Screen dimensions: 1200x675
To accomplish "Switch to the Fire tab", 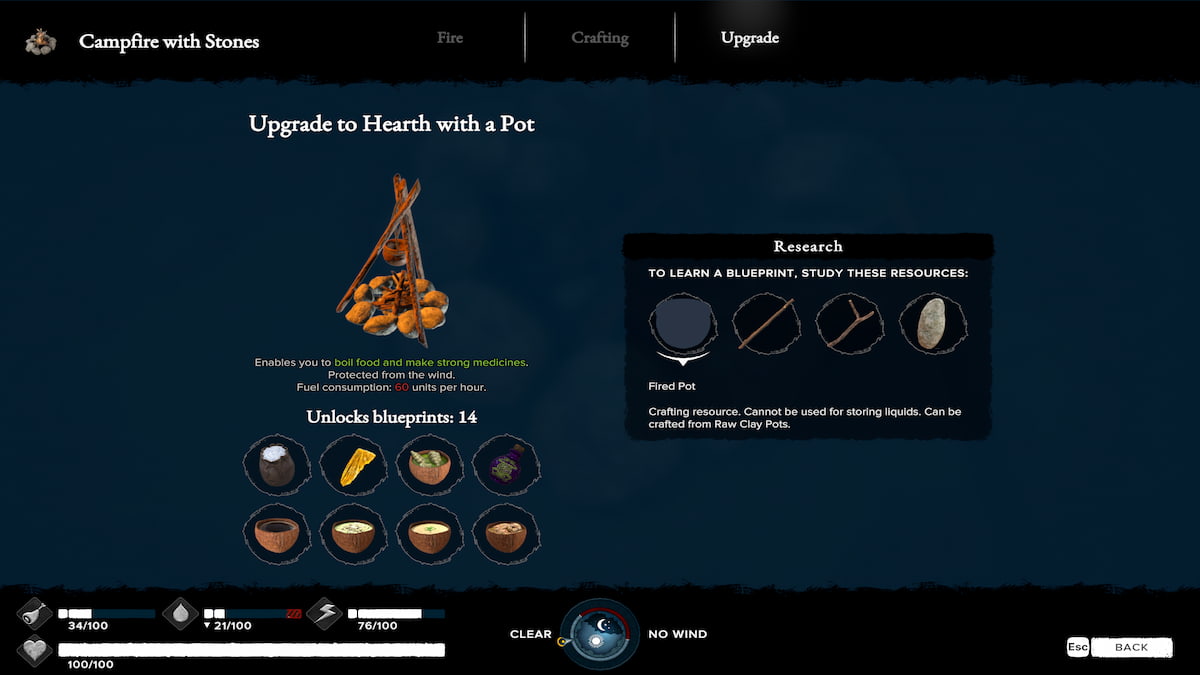I will [450, 38].
